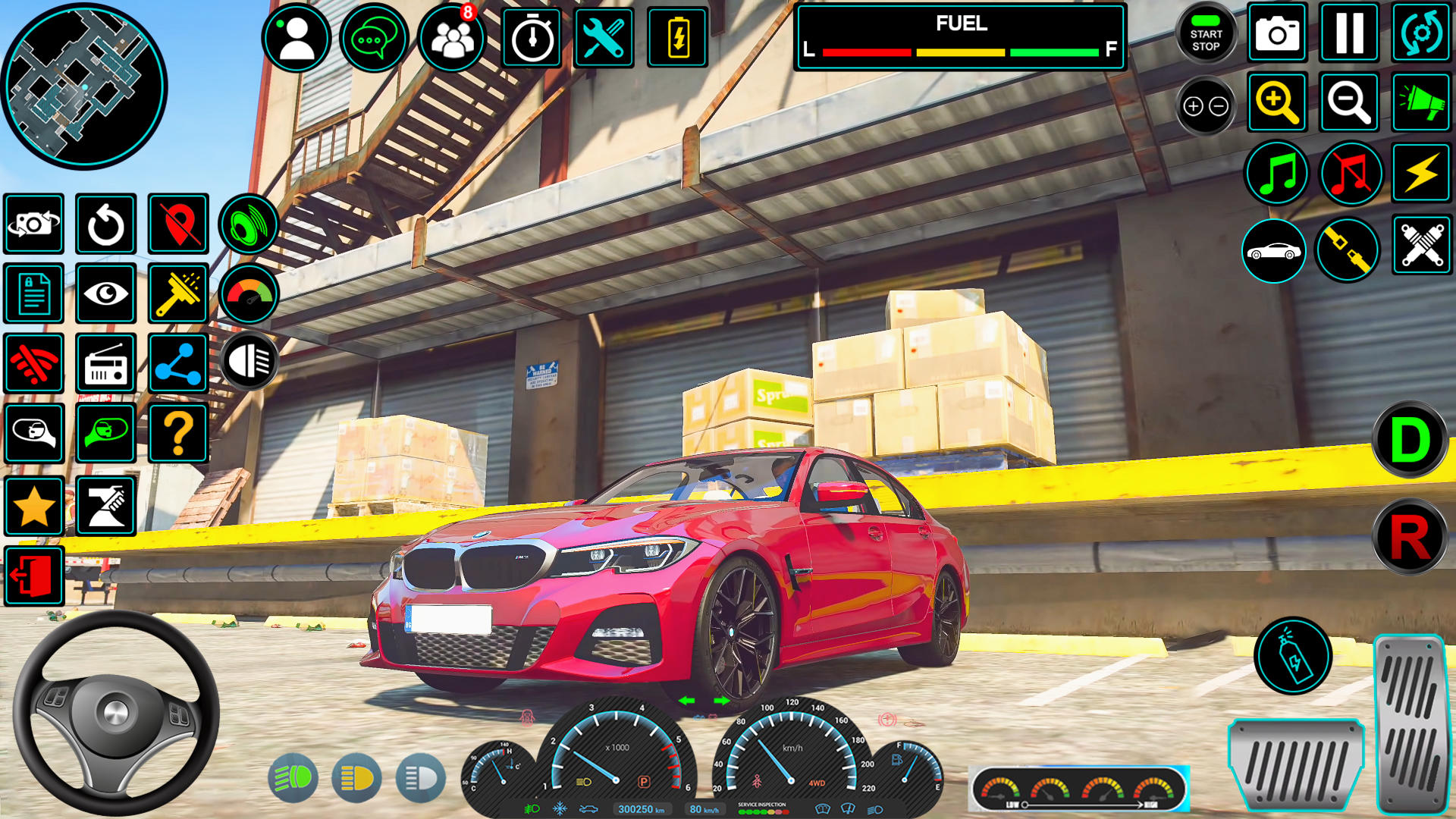Toggle the radio icon
This screenshot has height=819, width=1456.
(x=106, y=363)
